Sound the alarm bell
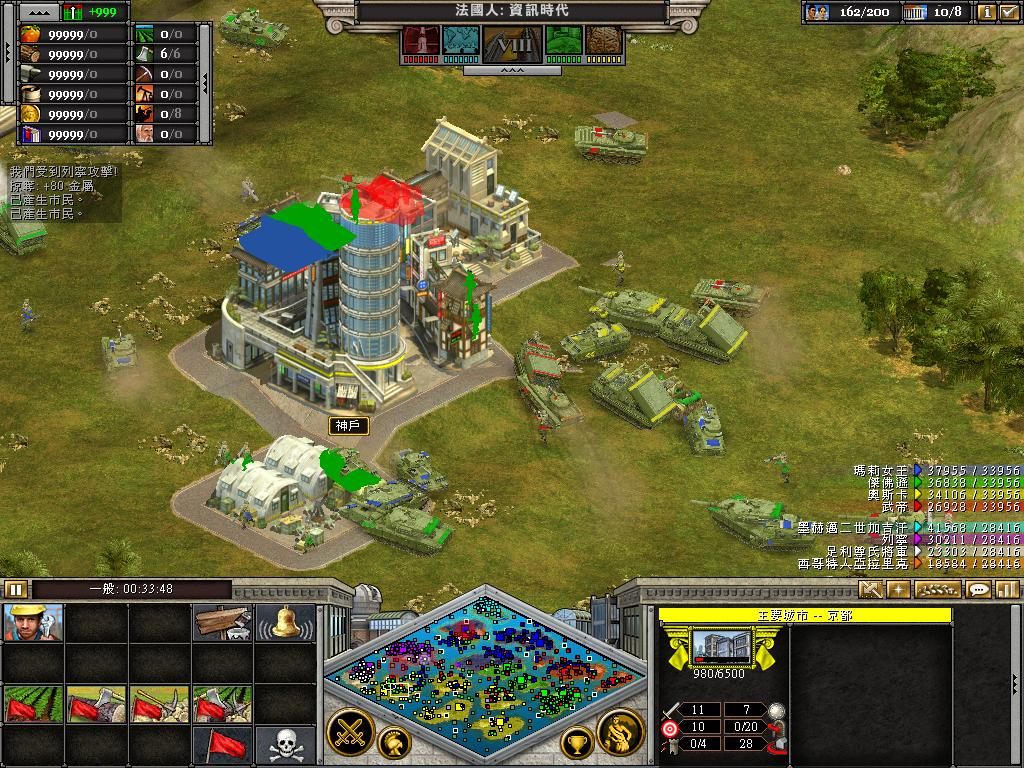The height and width of the screenshot is (768, 1024). point(284,622)
